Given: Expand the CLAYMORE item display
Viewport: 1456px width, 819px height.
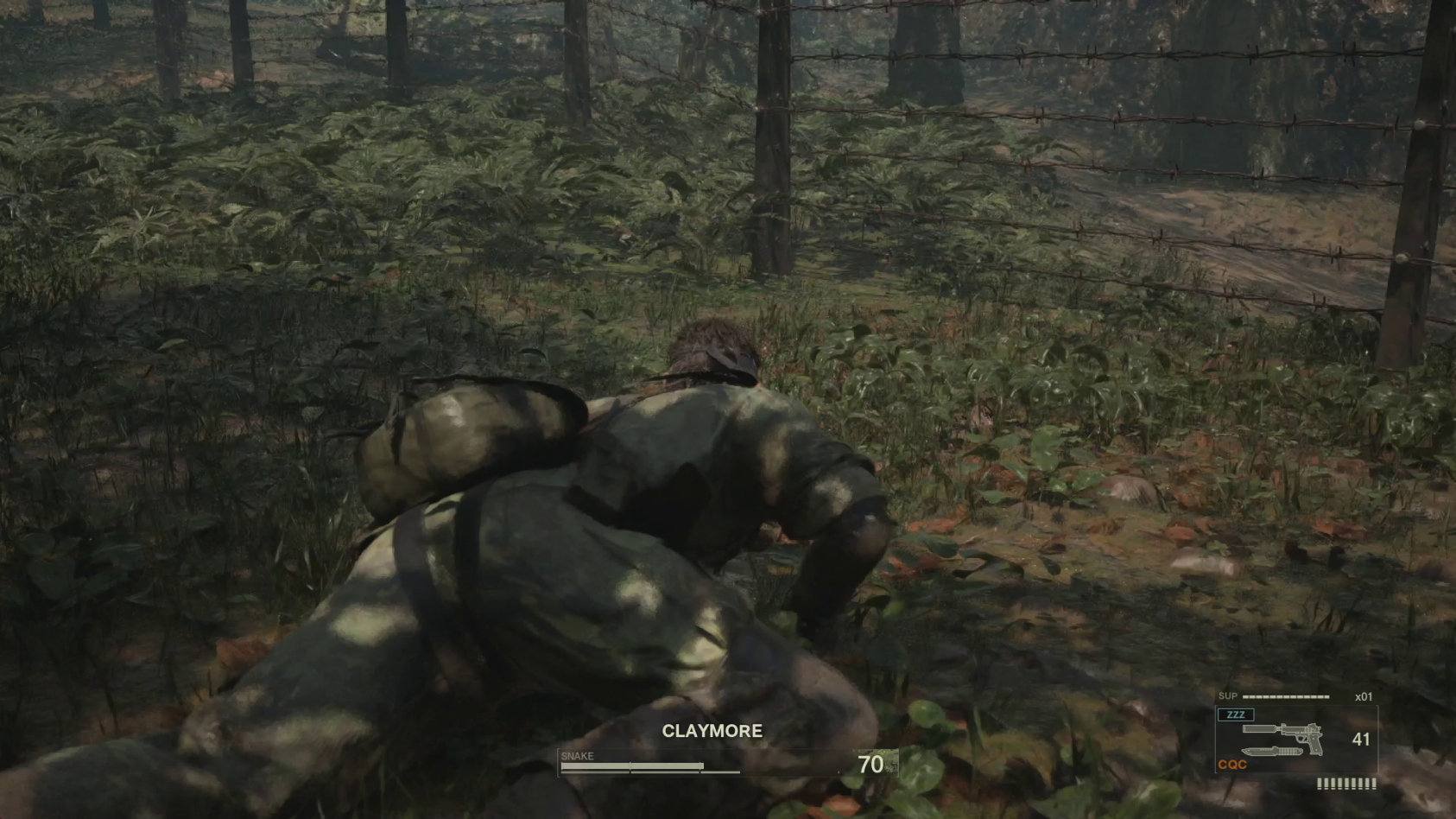Looking at the screenshot, I should [x=711, y=731].
